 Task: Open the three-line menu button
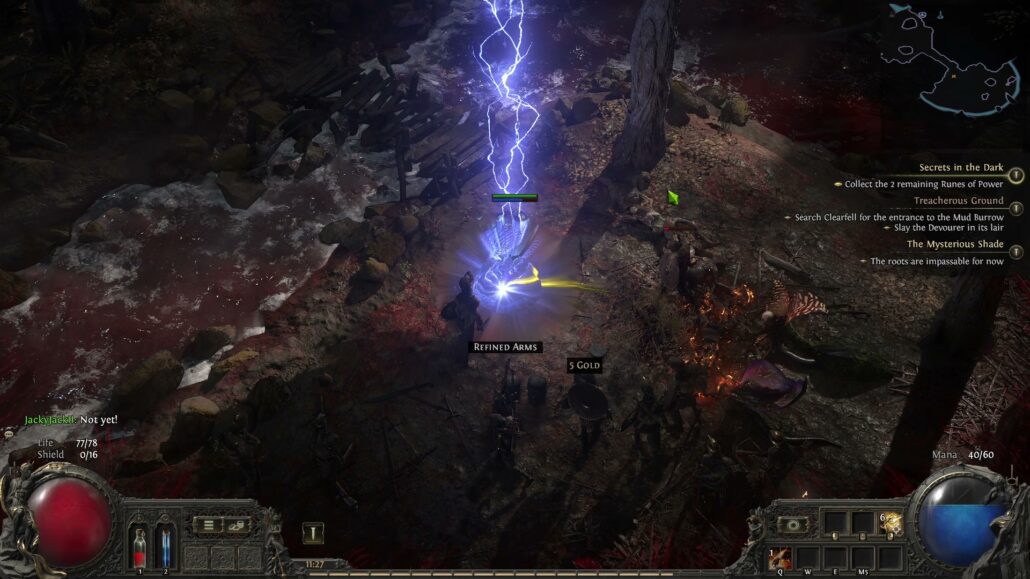(x=209, y=524)
